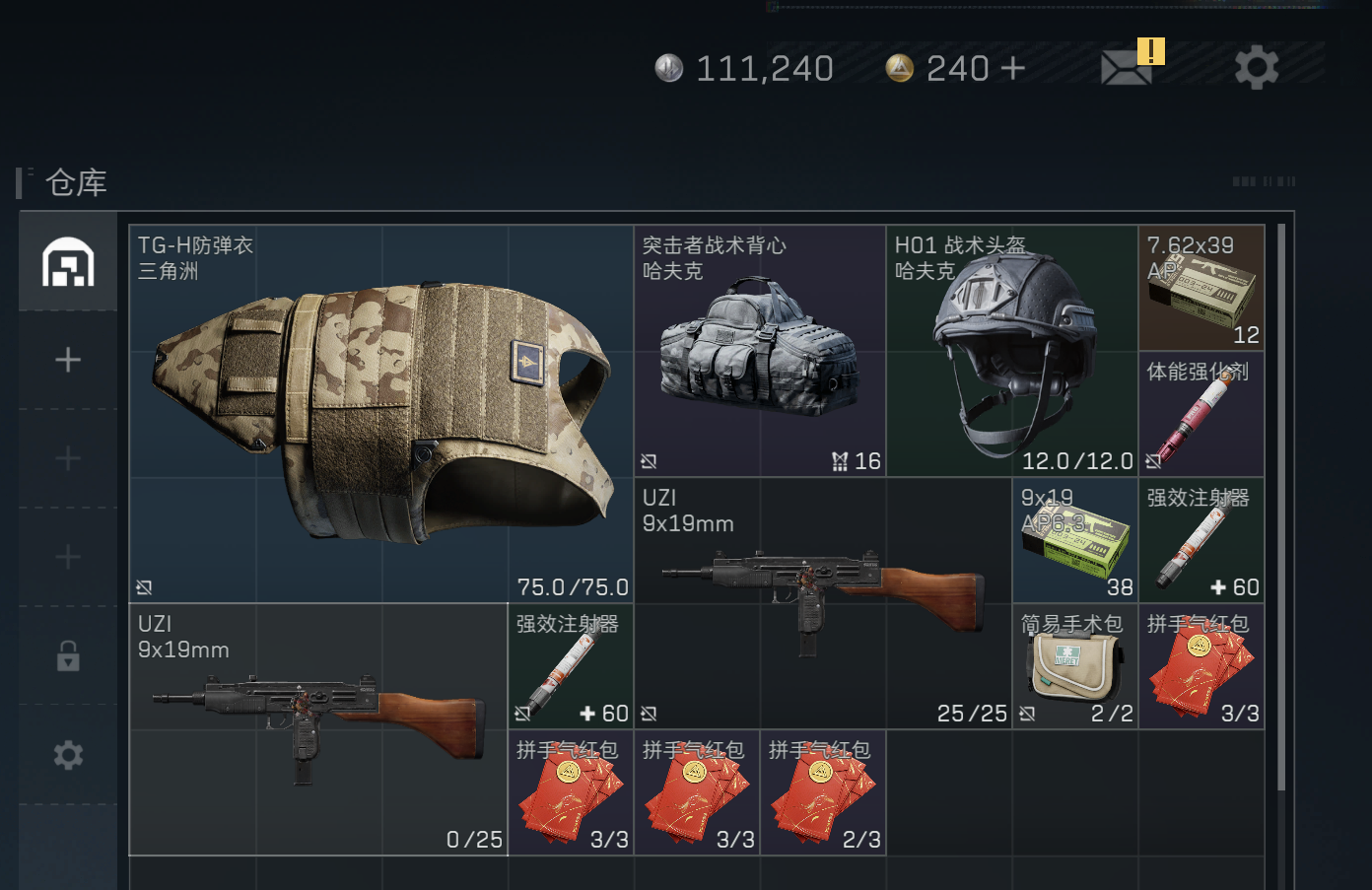Image resolution: width=1372 pixels, height=890 pixels.
Task: Choose the 突击者战术背心 tactical vest
Action: point(759,351)
